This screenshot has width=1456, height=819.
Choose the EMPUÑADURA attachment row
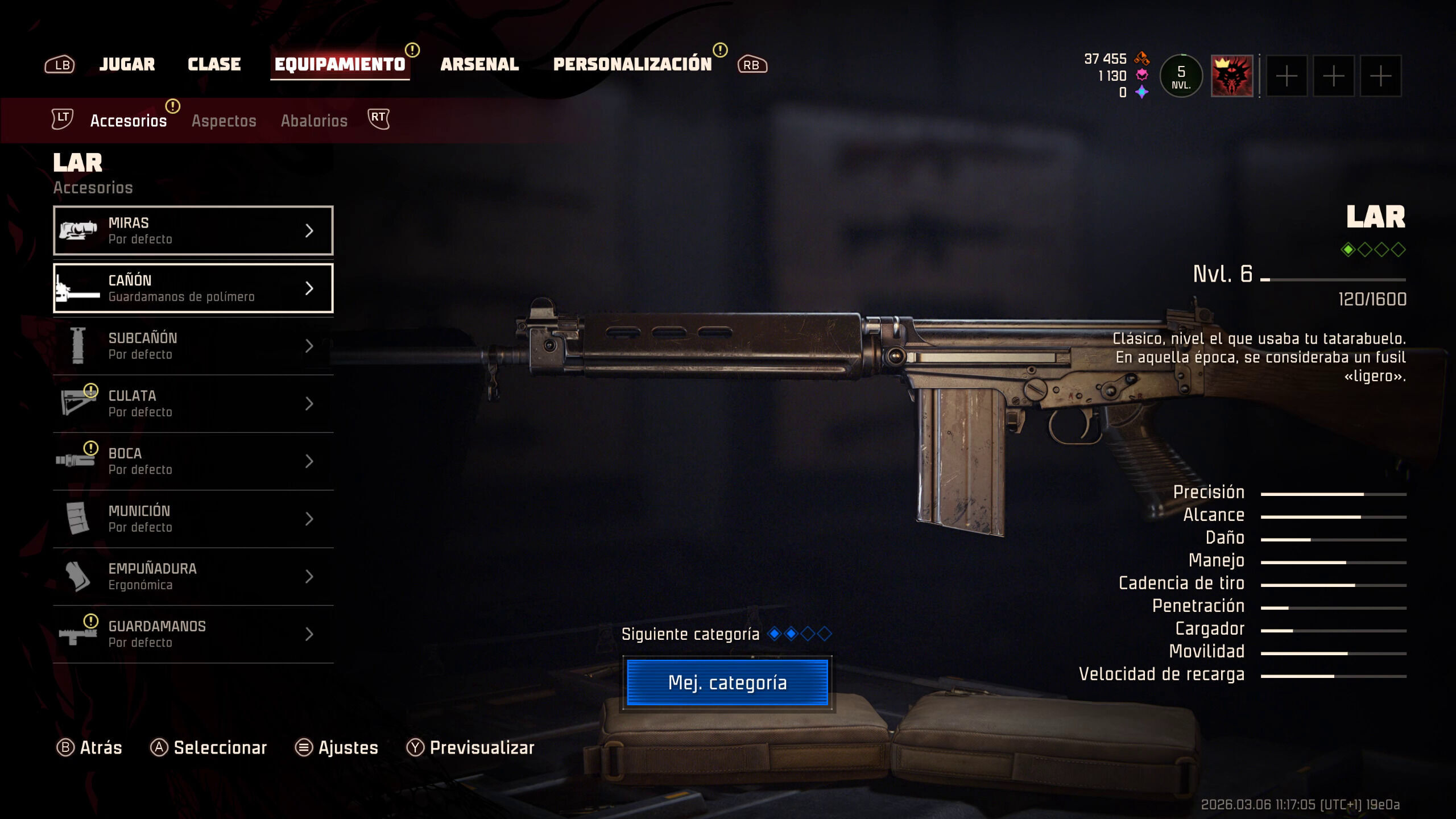(x=193, y=576)
